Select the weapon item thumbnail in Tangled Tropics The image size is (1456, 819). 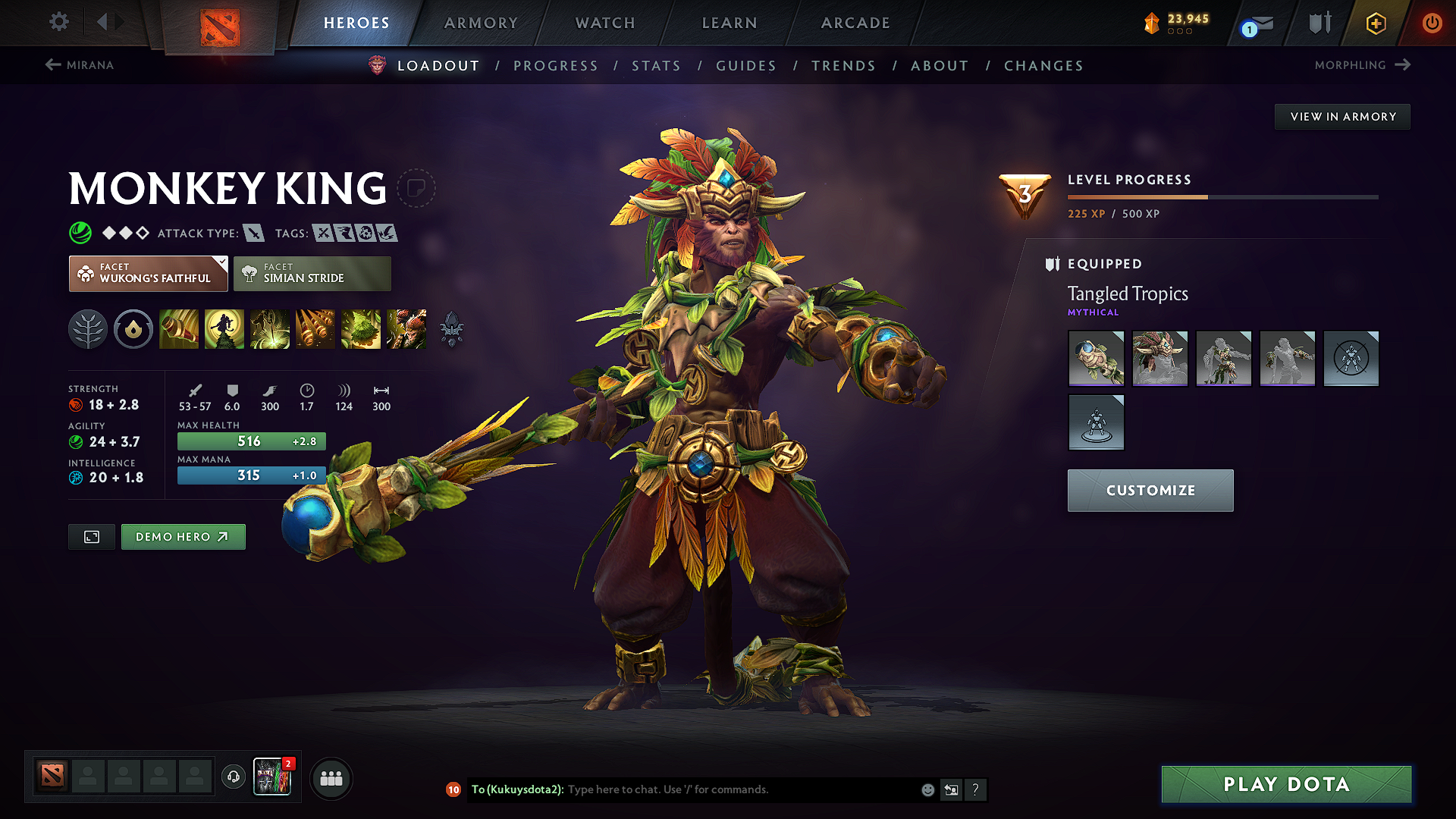[1097, 359]
